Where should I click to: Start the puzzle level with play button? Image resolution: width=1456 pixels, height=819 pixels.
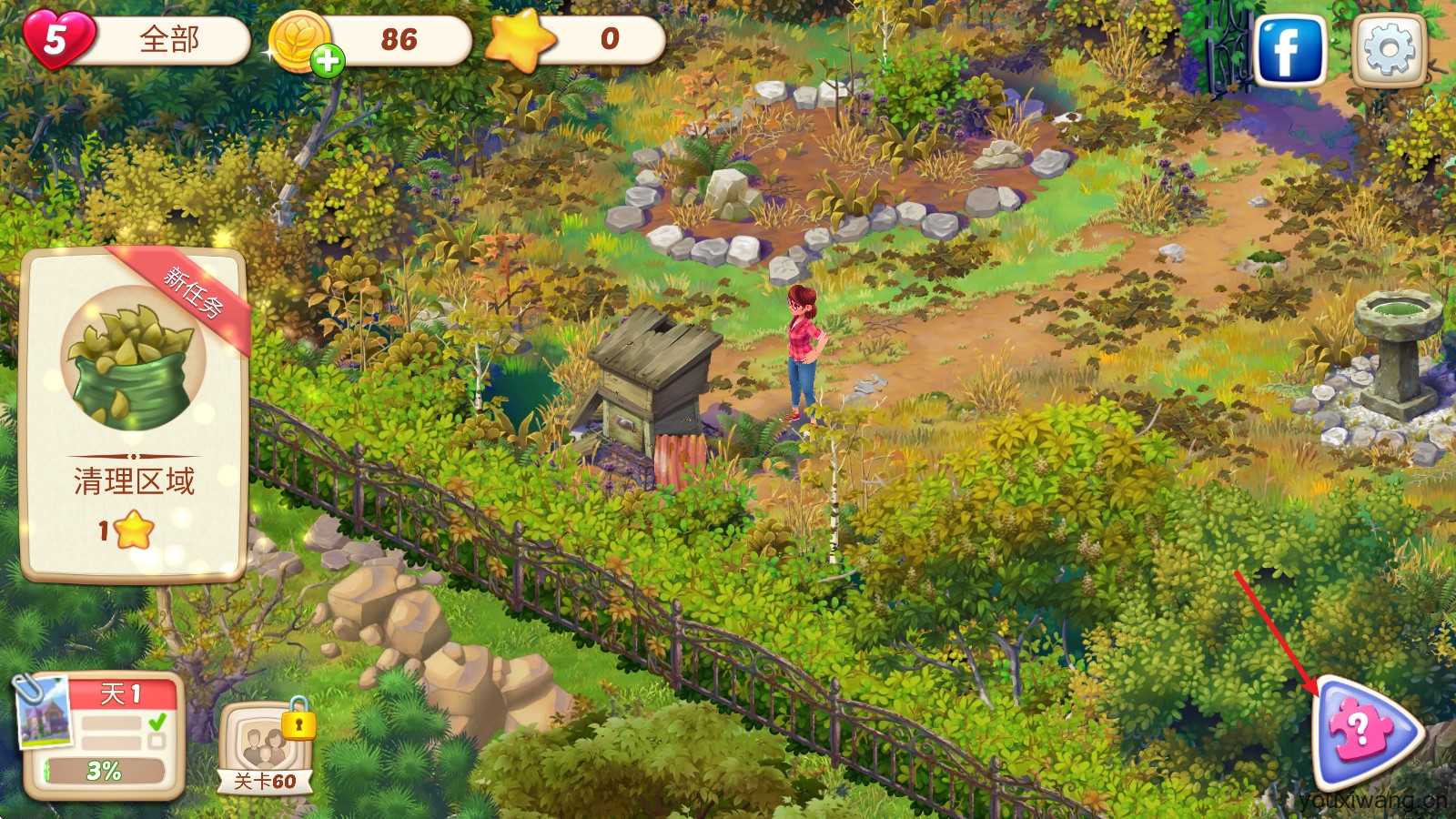coord(1362,730)
